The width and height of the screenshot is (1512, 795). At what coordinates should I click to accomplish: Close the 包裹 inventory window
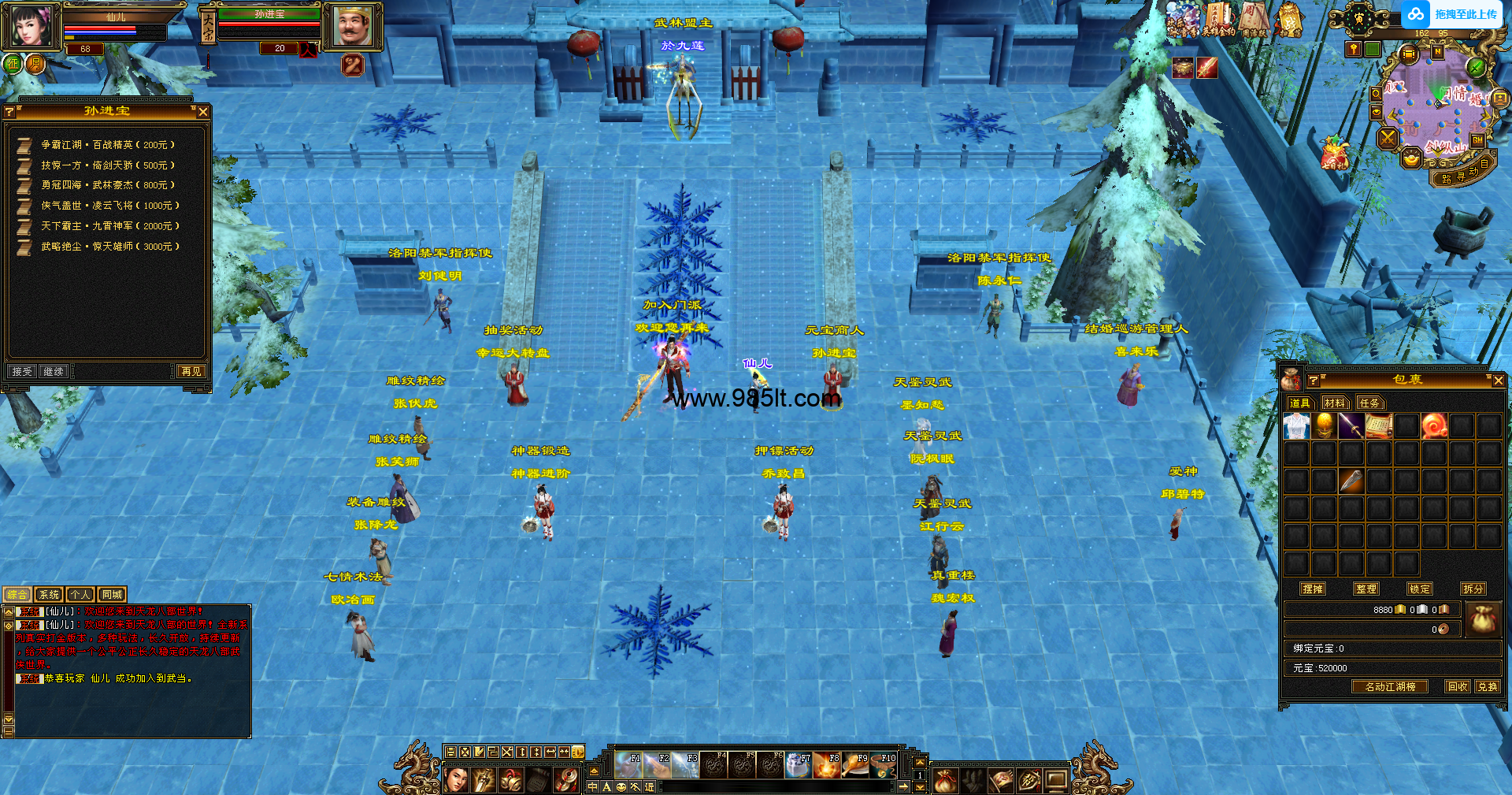(x=1498, y=381)
